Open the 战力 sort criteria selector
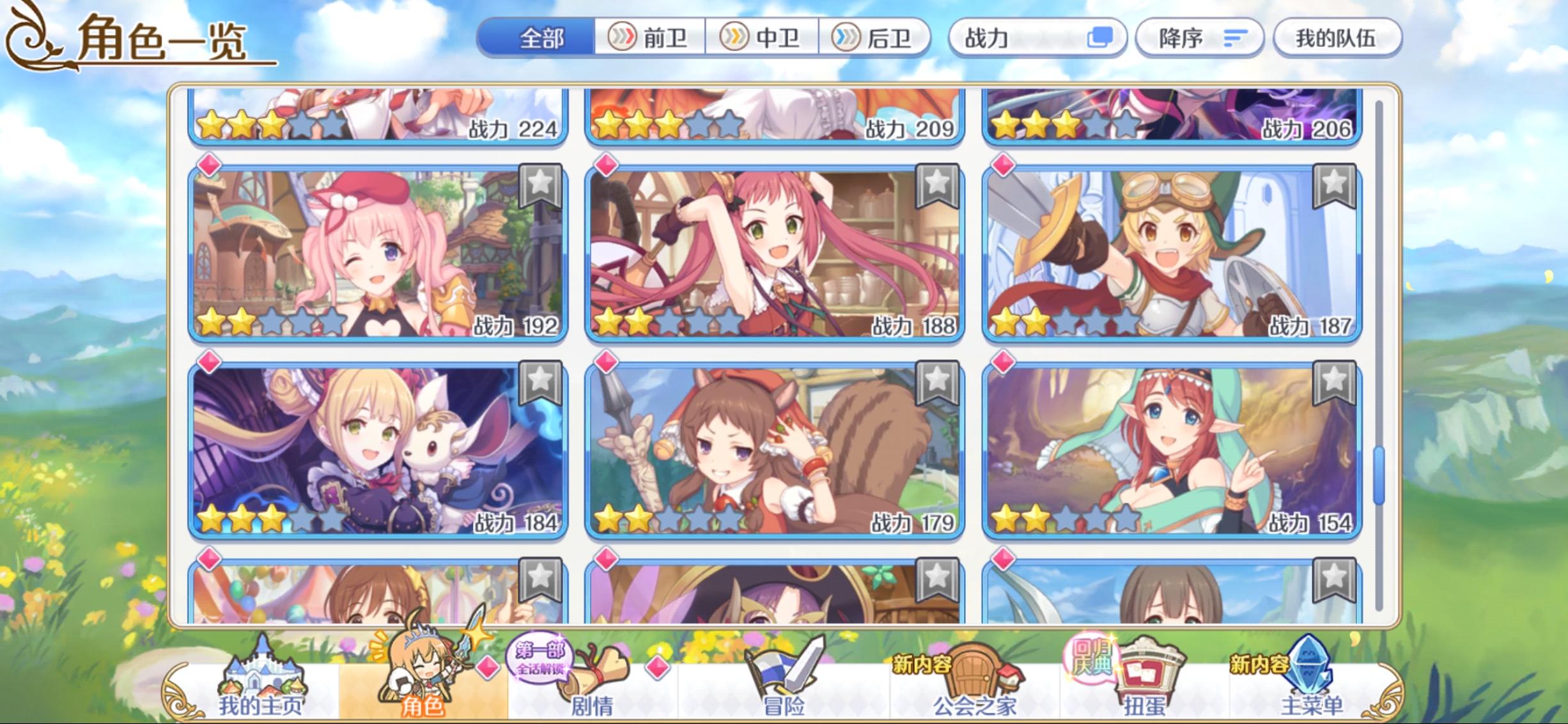 pyautogui.click(x=1038, y=37)
